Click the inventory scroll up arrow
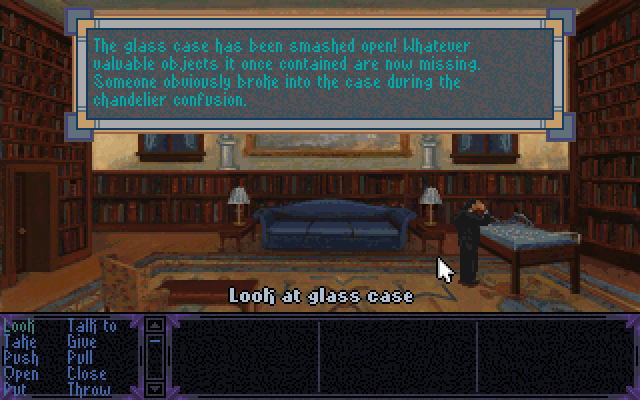This screenshot has height=400, width=640. click(155, 325)
